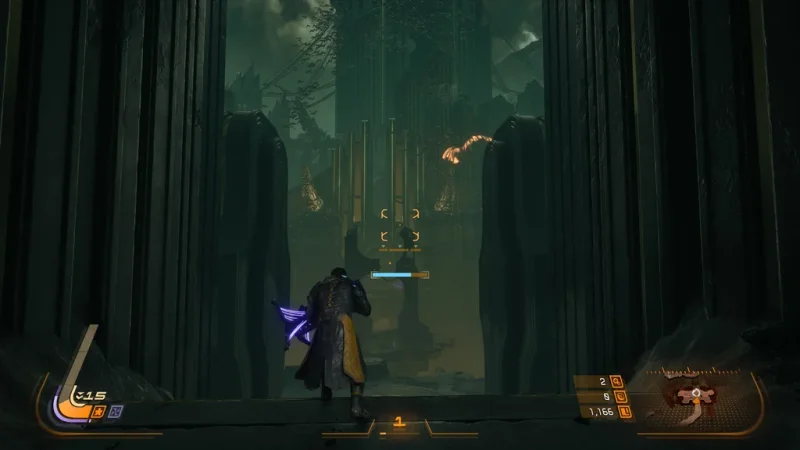Viewport: 800px width, 450px height.
Task: Select the orange ability icon by health
Action: click(99, 410)
